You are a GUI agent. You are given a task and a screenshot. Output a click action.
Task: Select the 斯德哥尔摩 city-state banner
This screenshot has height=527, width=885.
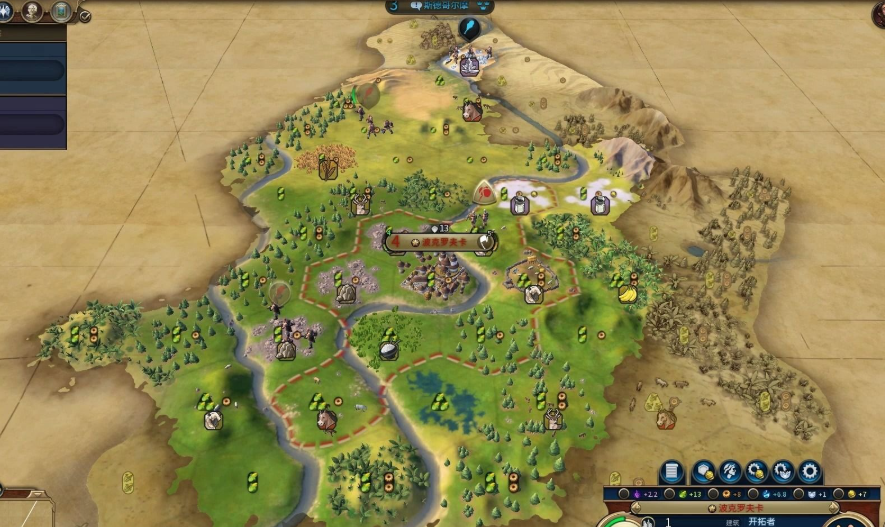[440, 6]
